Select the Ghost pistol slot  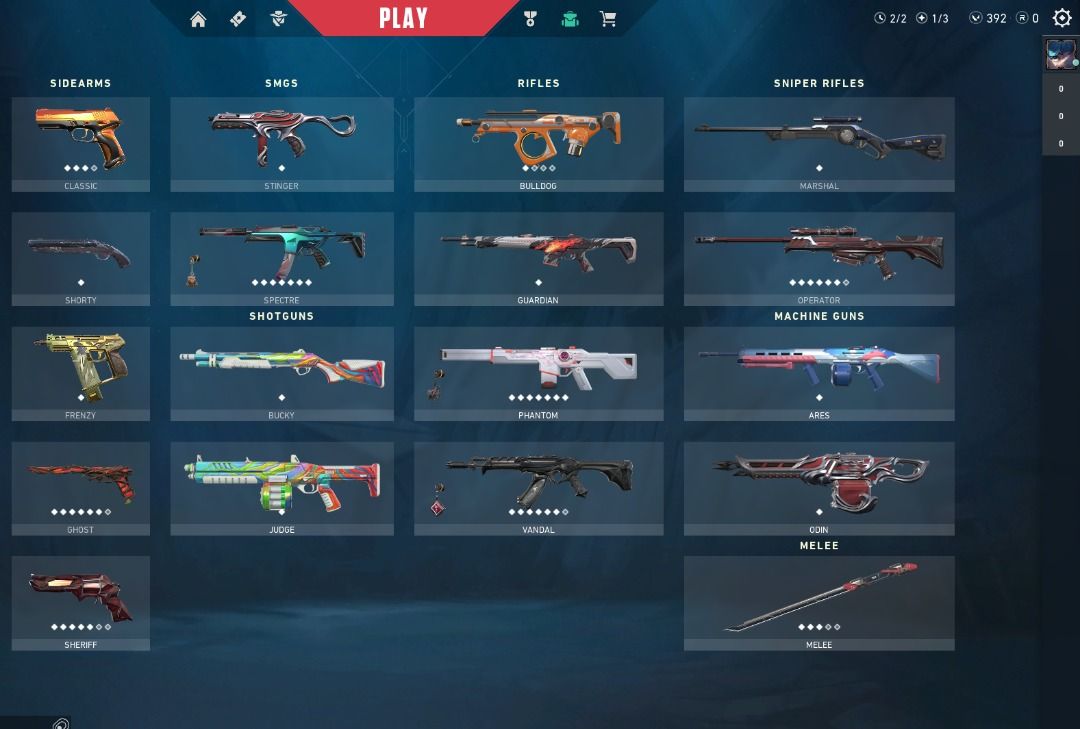[x=81, y=488]
